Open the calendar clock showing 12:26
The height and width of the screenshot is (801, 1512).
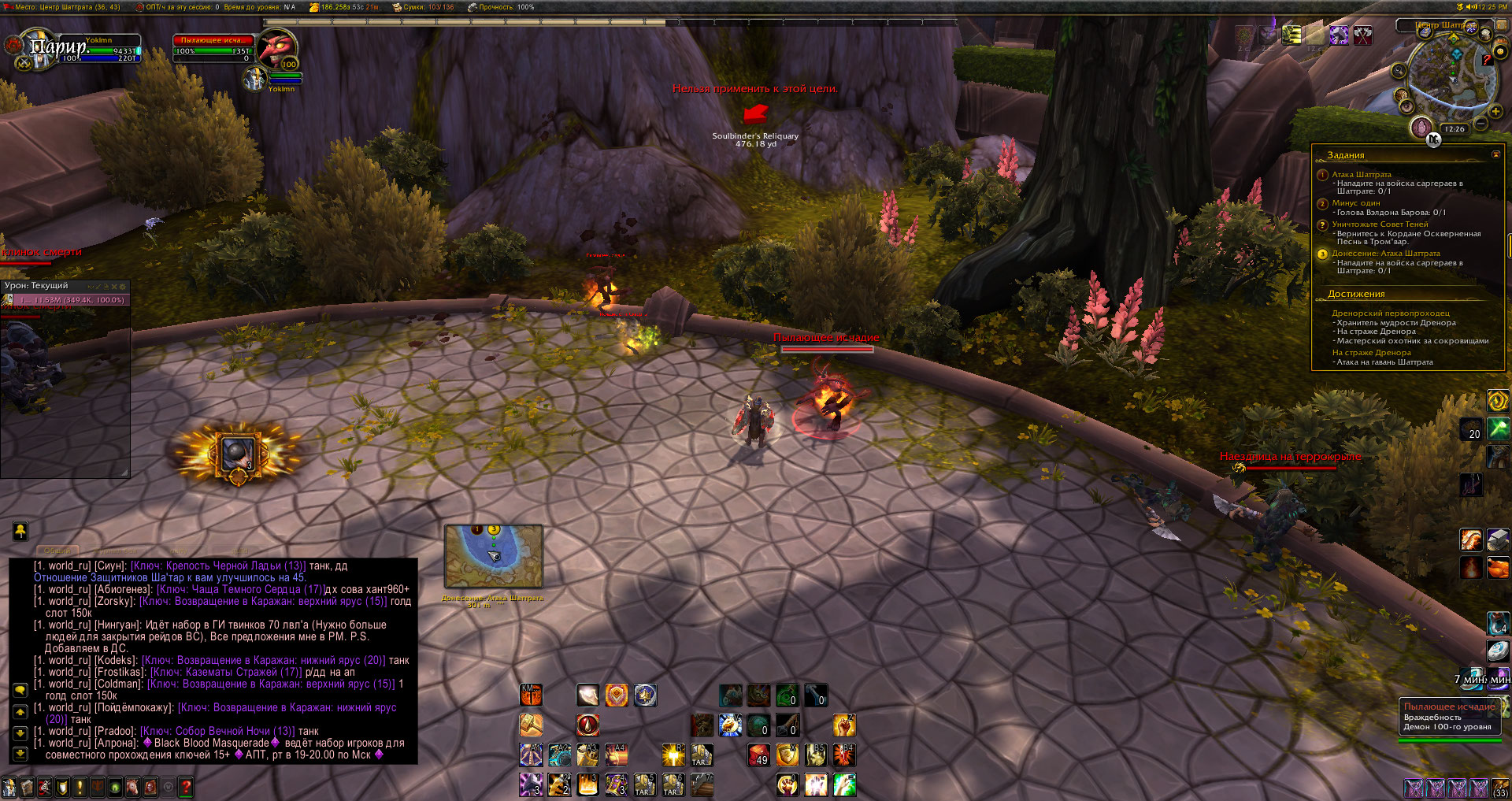point(1455,129)
